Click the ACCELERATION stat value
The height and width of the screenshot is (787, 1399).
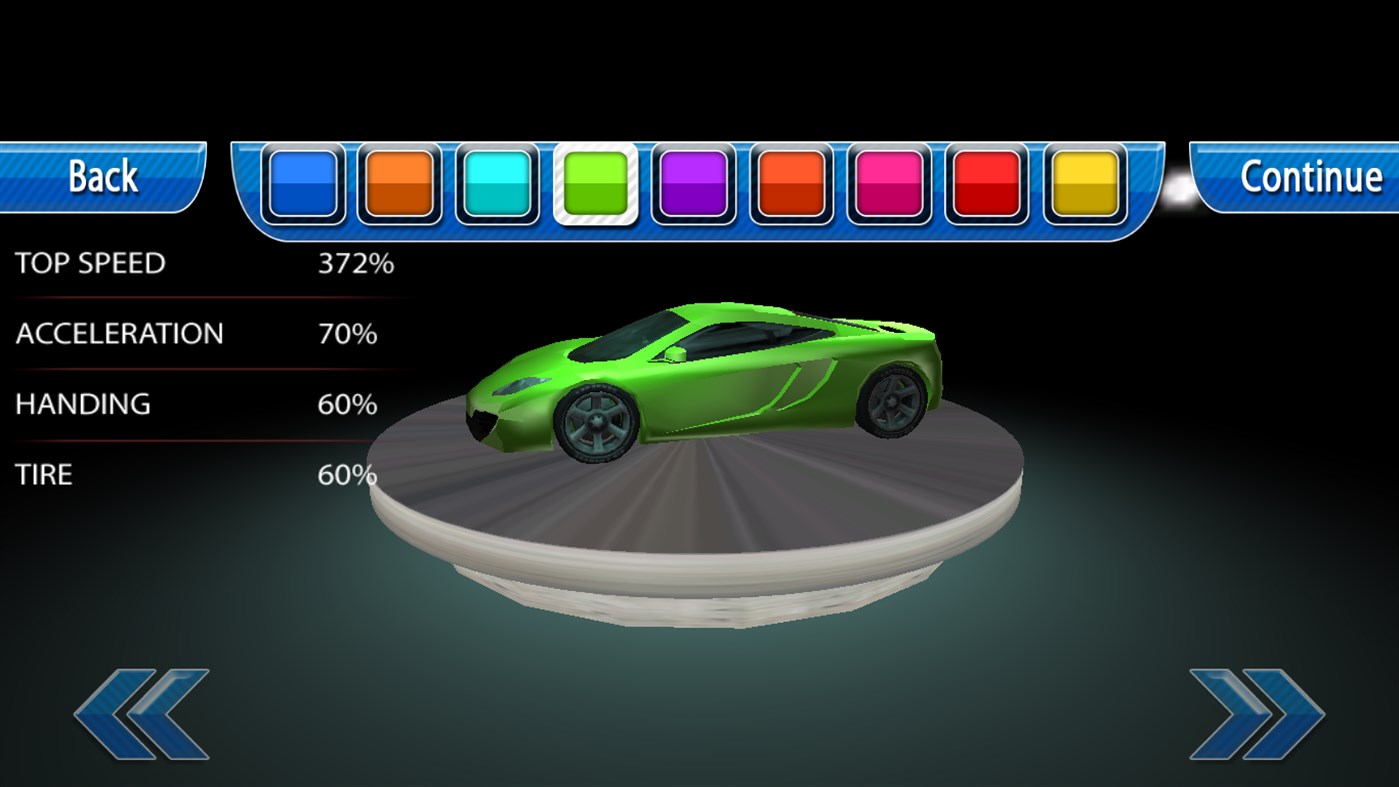pyautogui.click(x=346, y=334)
